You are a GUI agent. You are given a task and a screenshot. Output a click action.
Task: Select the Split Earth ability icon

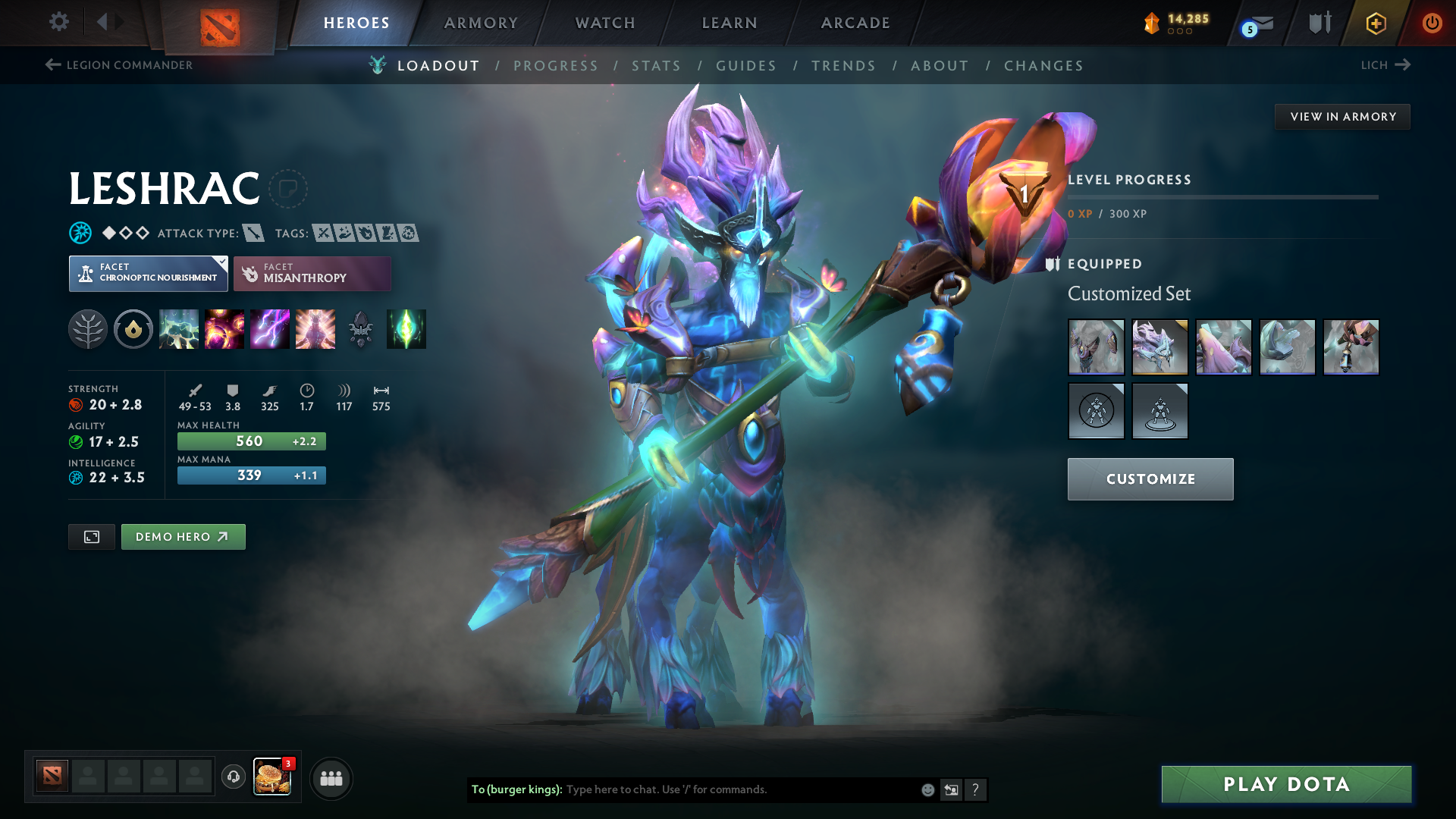point(179,329)
